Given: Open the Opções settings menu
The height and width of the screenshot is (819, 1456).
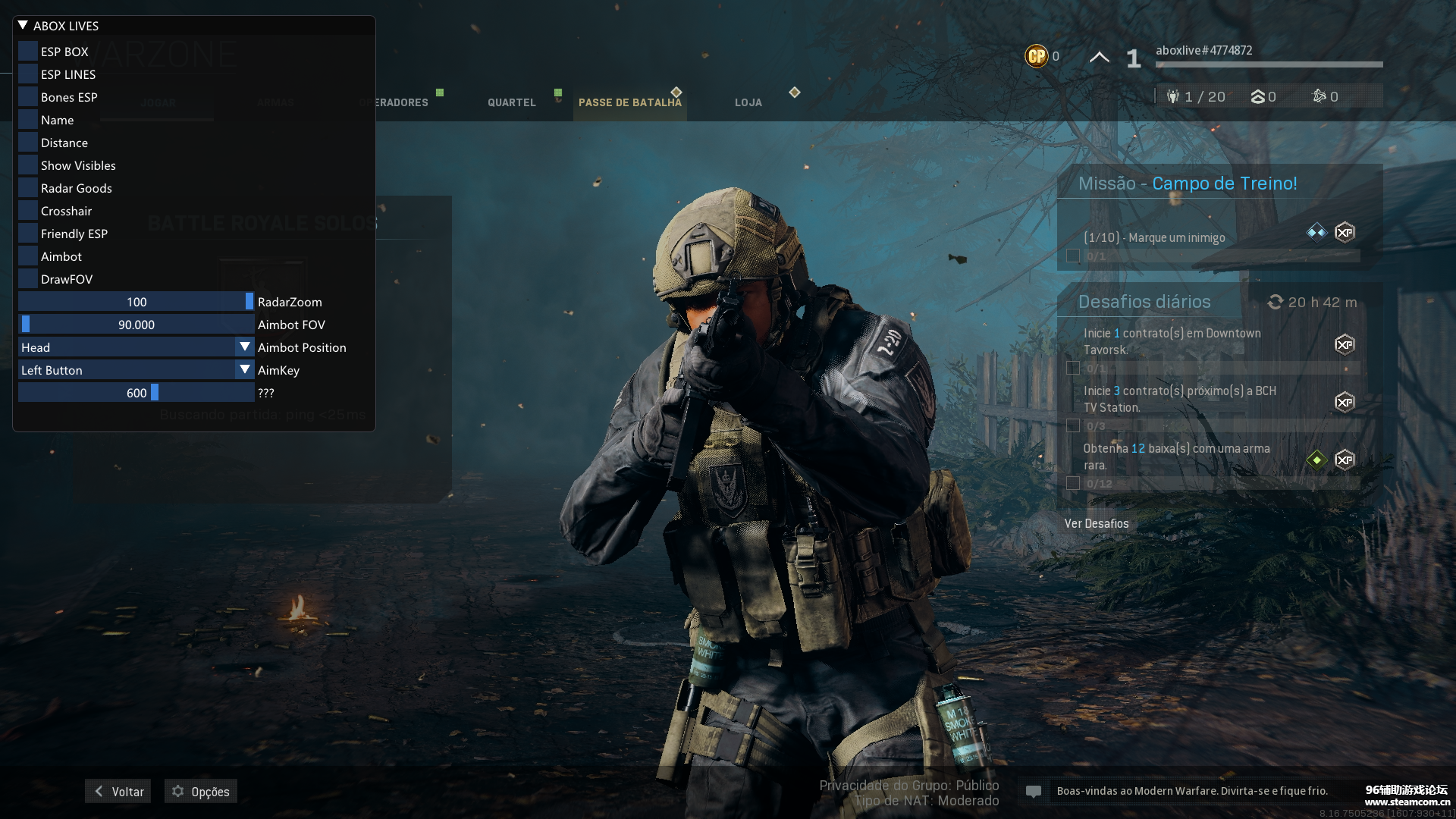Looking at the screenshot, I should coord(201,791).
